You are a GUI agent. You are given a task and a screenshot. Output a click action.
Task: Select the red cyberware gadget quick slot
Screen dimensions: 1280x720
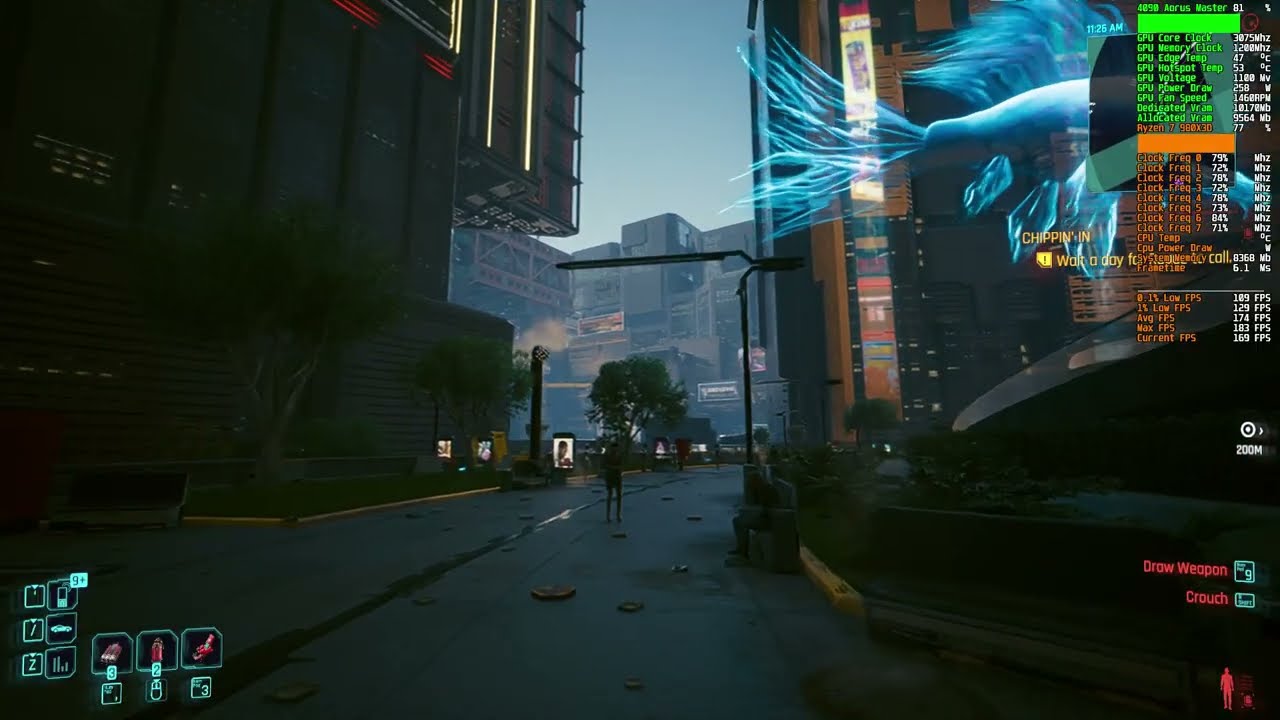tap(203, 646)
